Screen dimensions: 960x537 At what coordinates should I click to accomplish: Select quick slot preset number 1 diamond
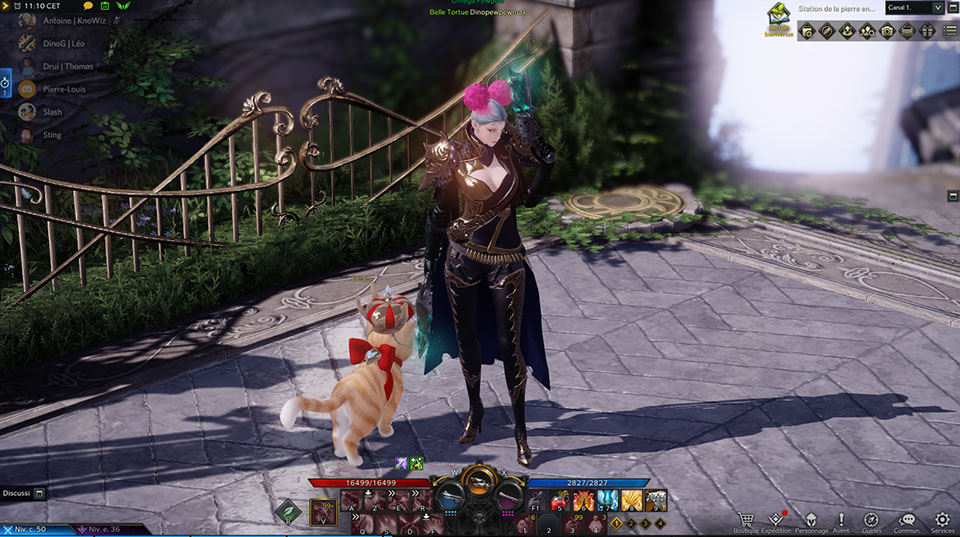[616, 522]
